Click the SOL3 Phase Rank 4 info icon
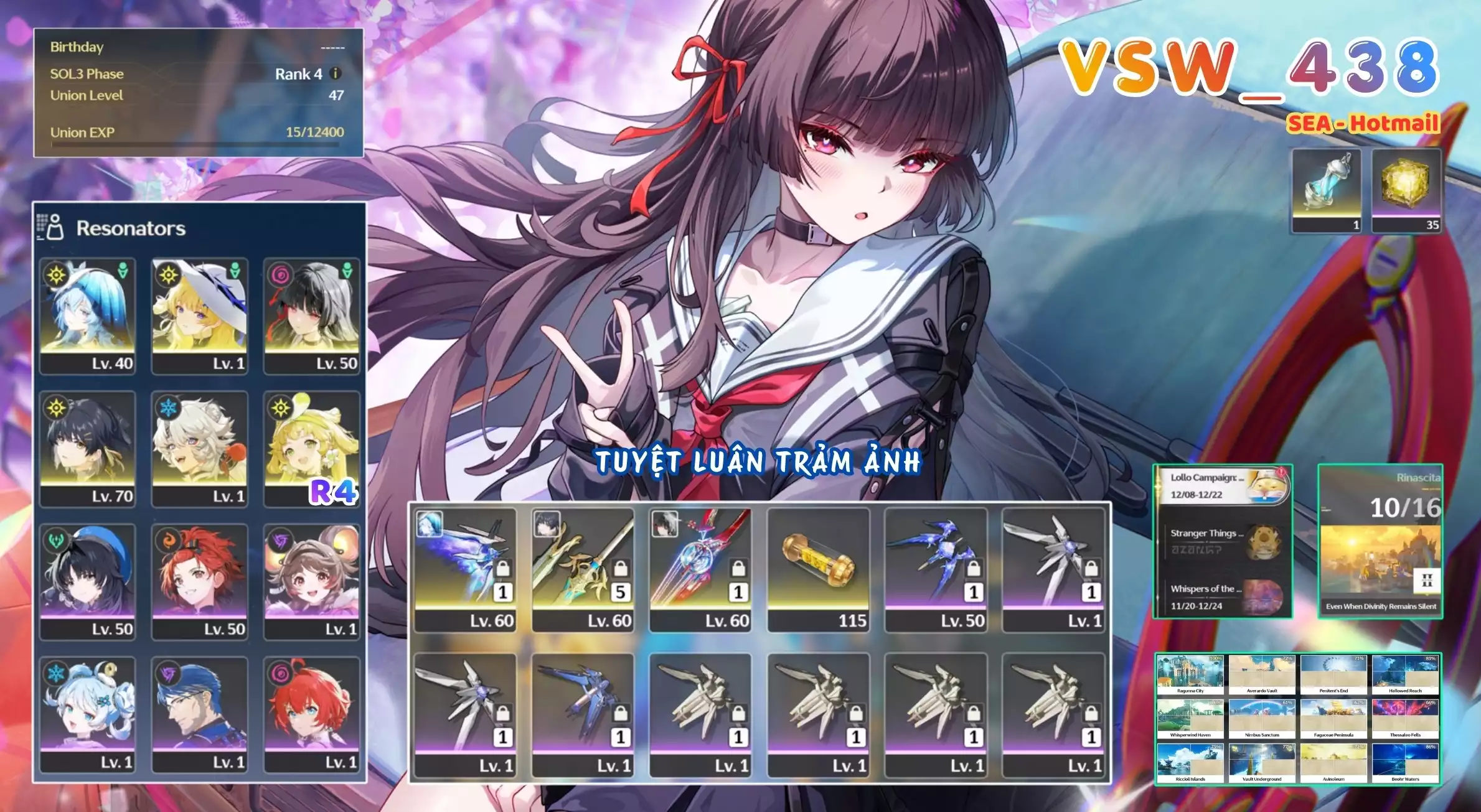This screenshot has height=812, width=1481. 335,74
